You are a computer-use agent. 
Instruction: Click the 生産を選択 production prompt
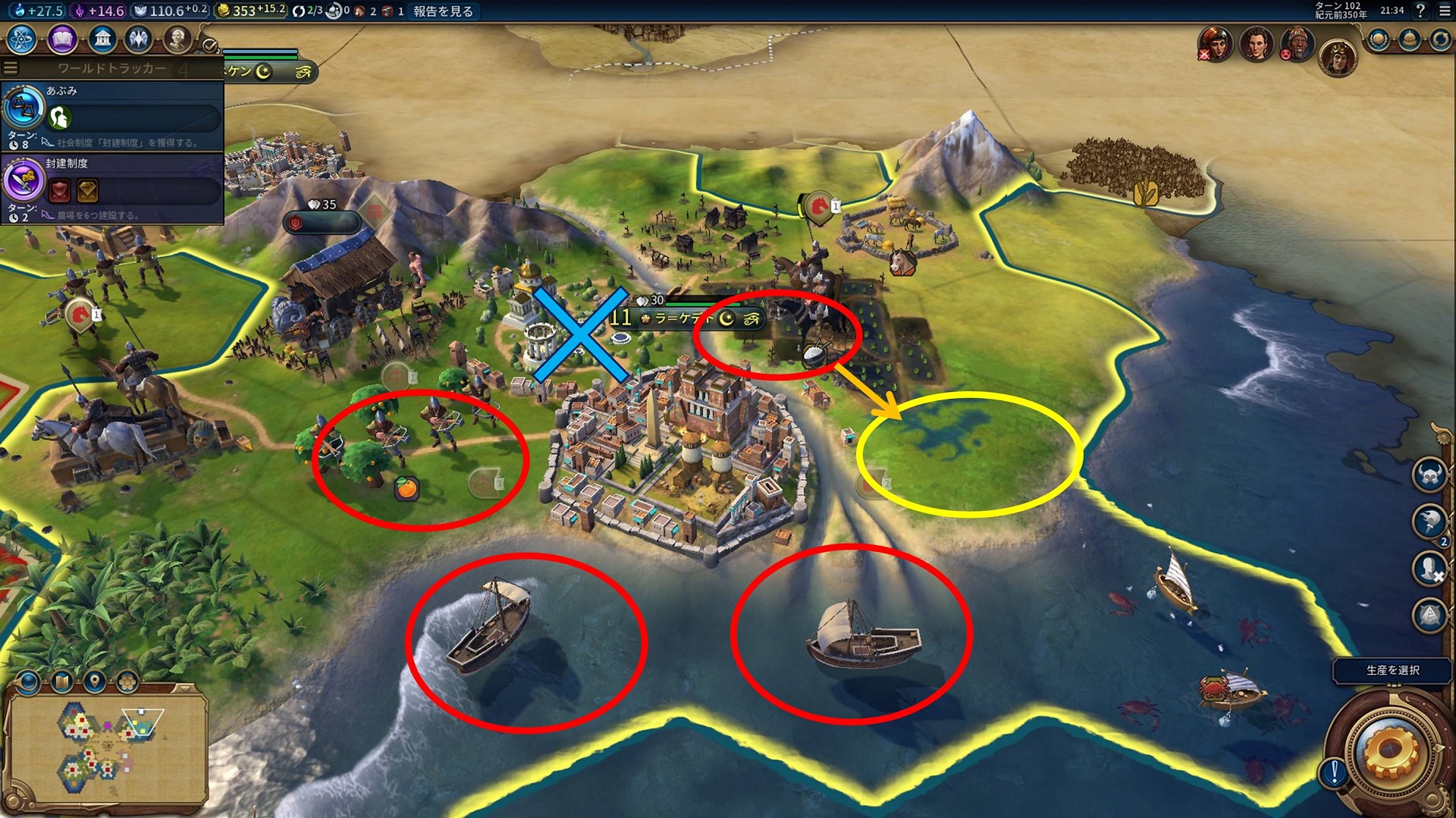[x=1392, y=670]
